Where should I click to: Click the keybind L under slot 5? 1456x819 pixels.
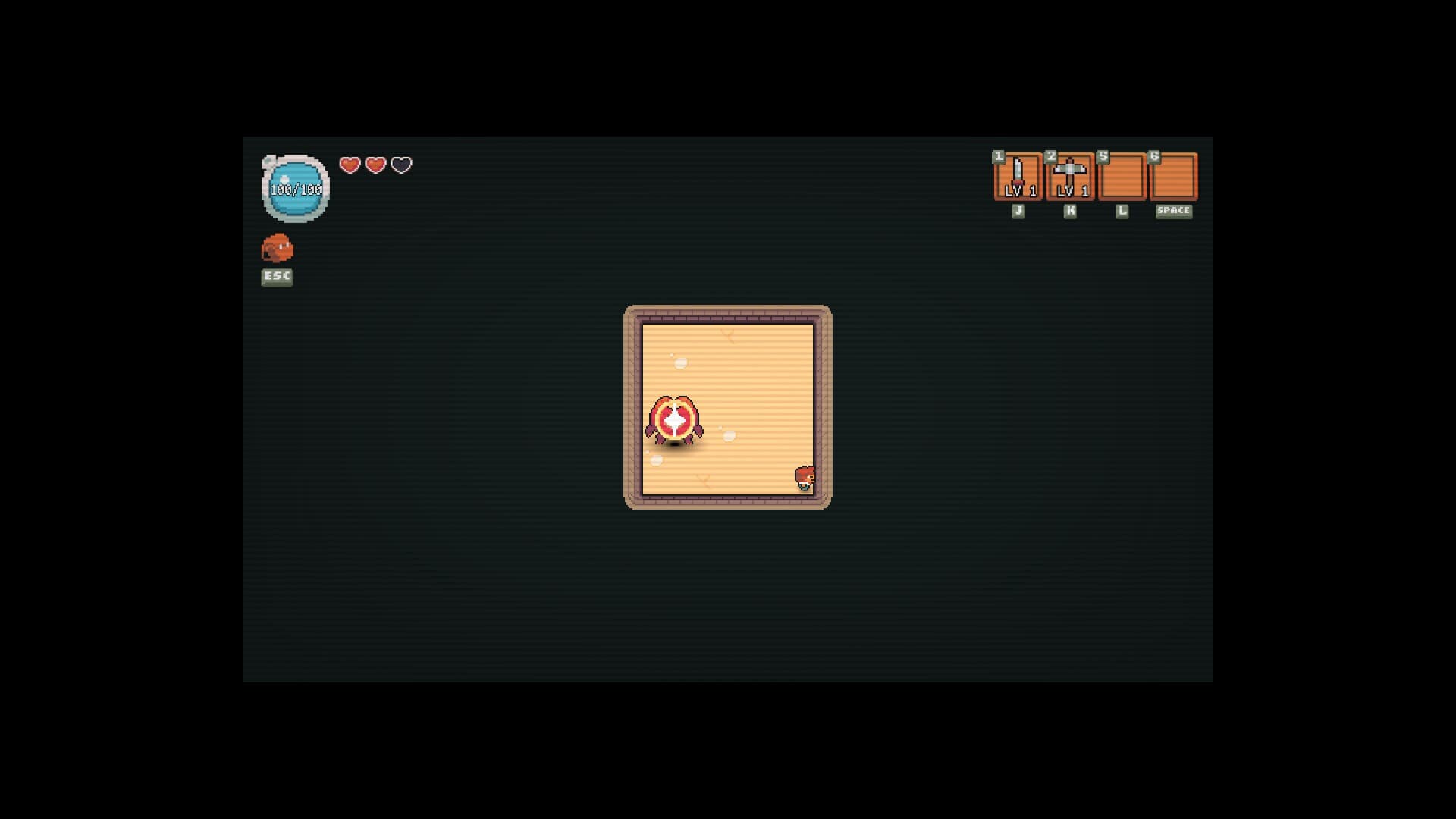pyautogui.click(x=1122, y=210)
